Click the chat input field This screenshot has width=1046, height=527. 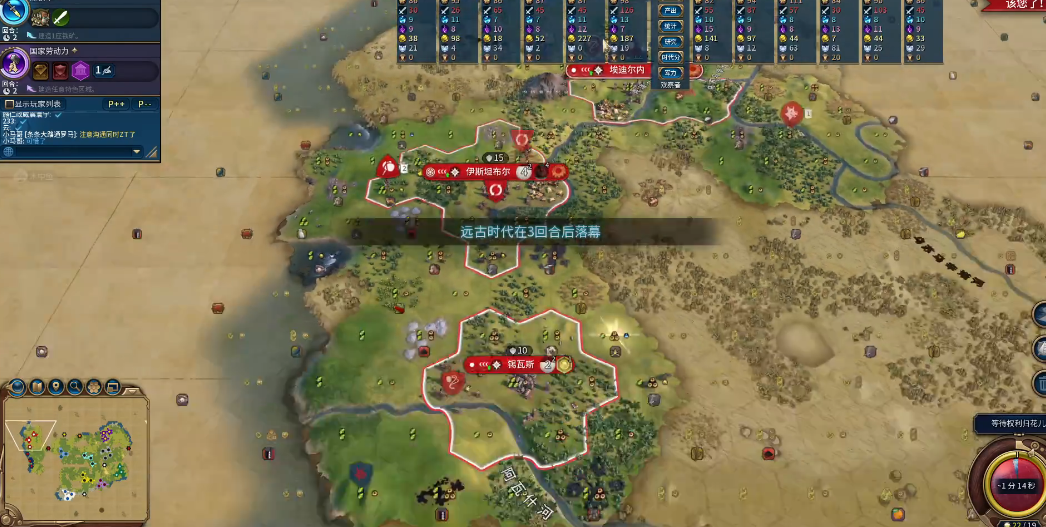coord(70,152)
